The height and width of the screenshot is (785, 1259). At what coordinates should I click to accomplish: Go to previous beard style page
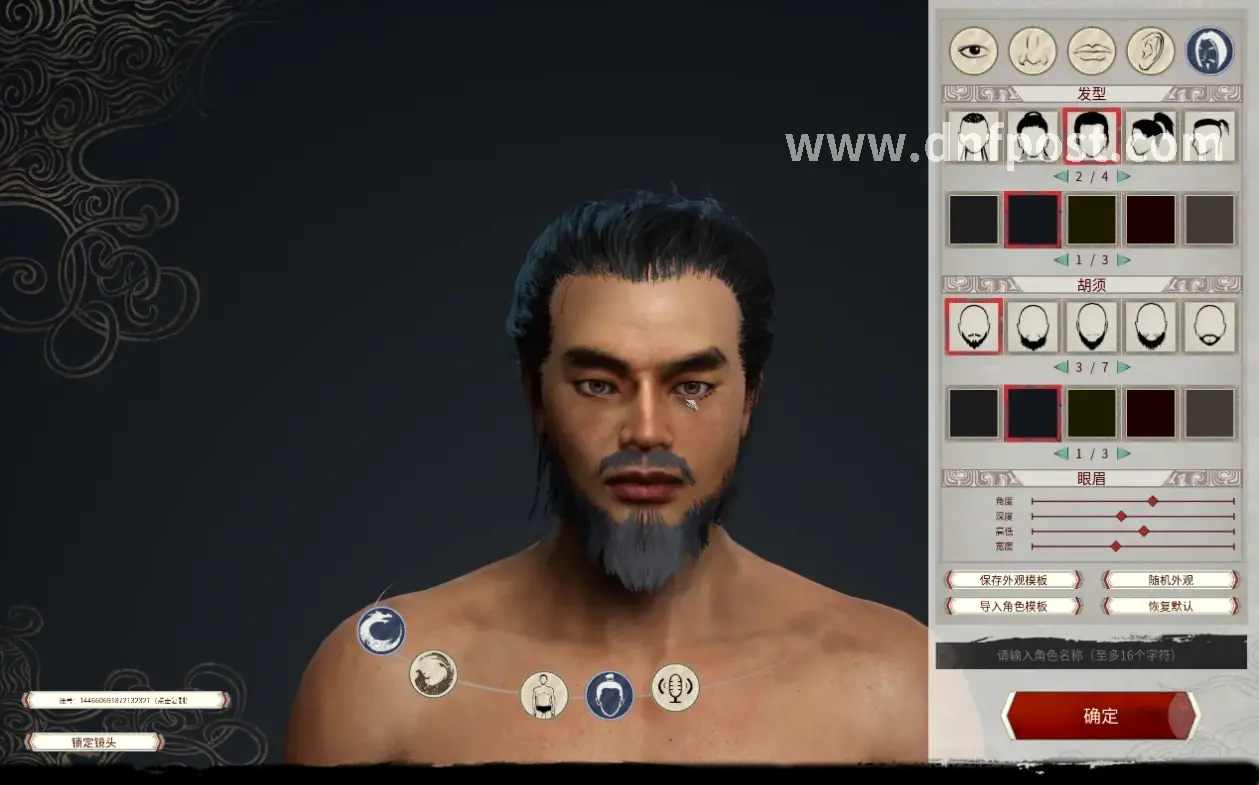coord(1061,367)
